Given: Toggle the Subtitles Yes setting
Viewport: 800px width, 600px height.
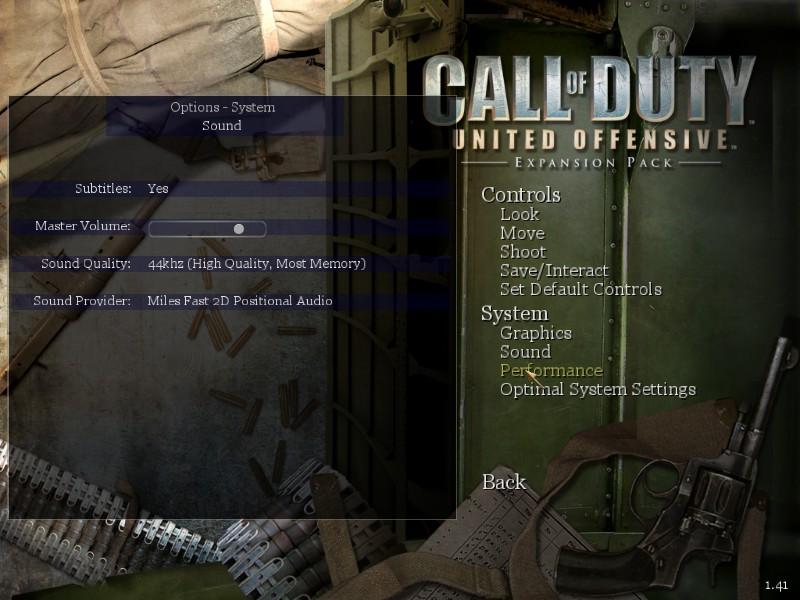Looking at the screenshot, I should 158,188.
